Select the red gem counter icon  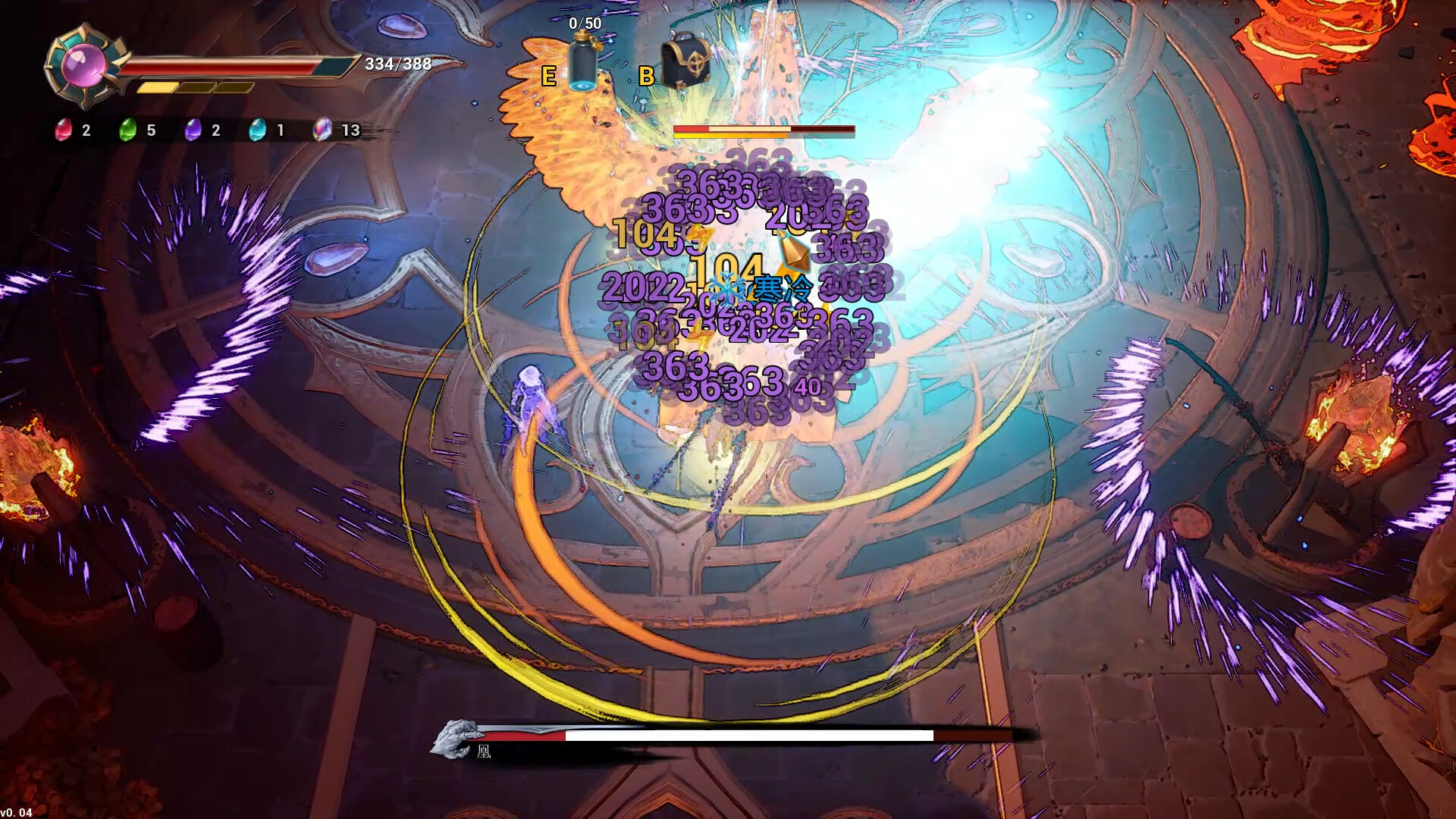63,130
